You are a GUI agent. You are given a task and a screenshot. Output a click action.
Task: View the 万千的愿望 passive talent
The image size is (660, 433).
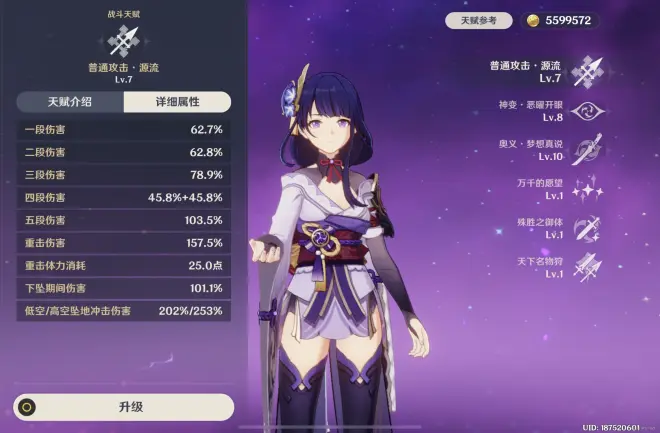(584, 188)
